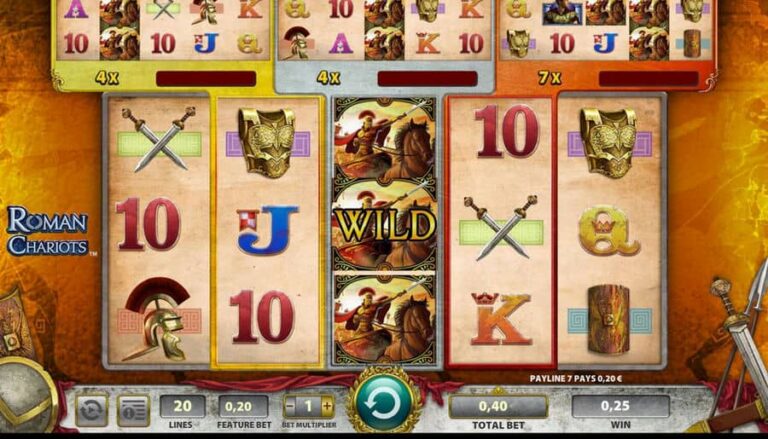Decrease the bet multiplier
The width and height of the screenshot is (768, 439).
(291, 406)
